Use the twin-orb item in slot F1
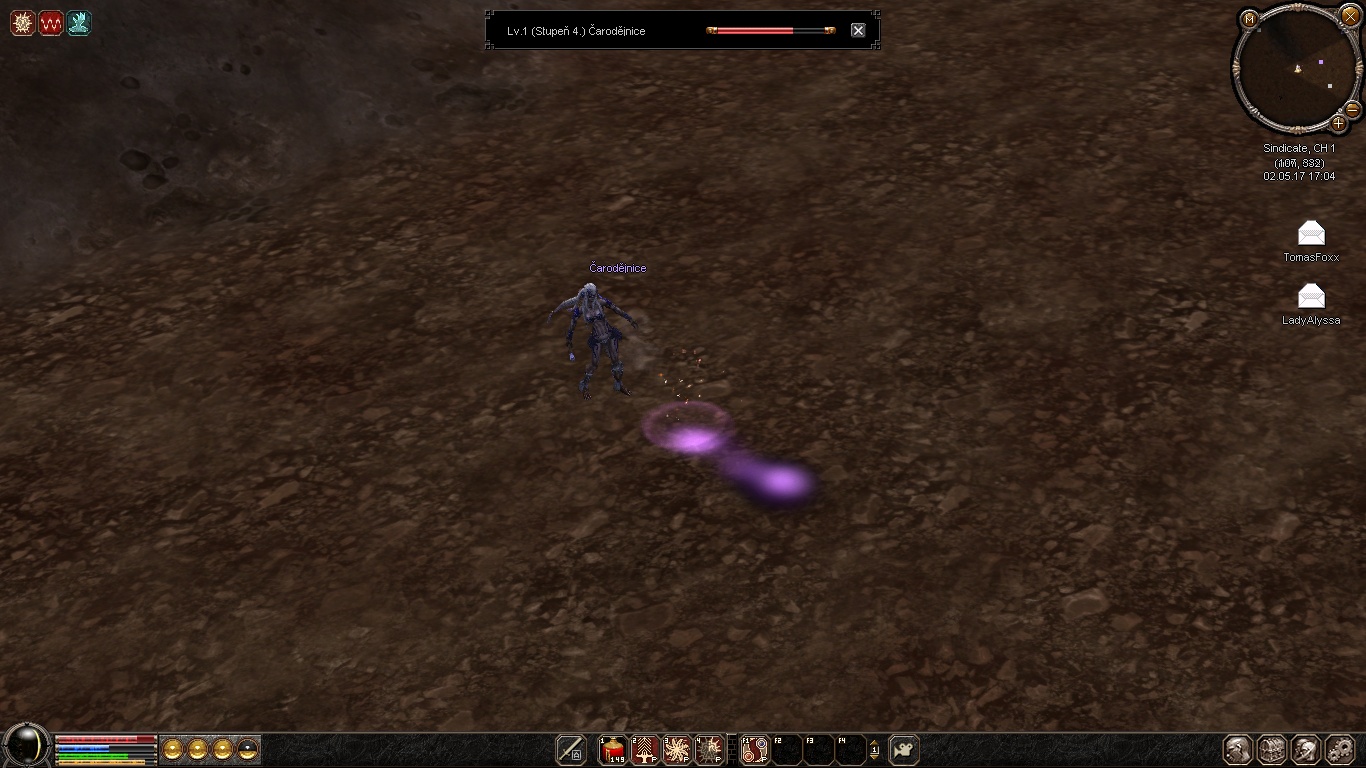1366x768 pixels. click(755, 749)
